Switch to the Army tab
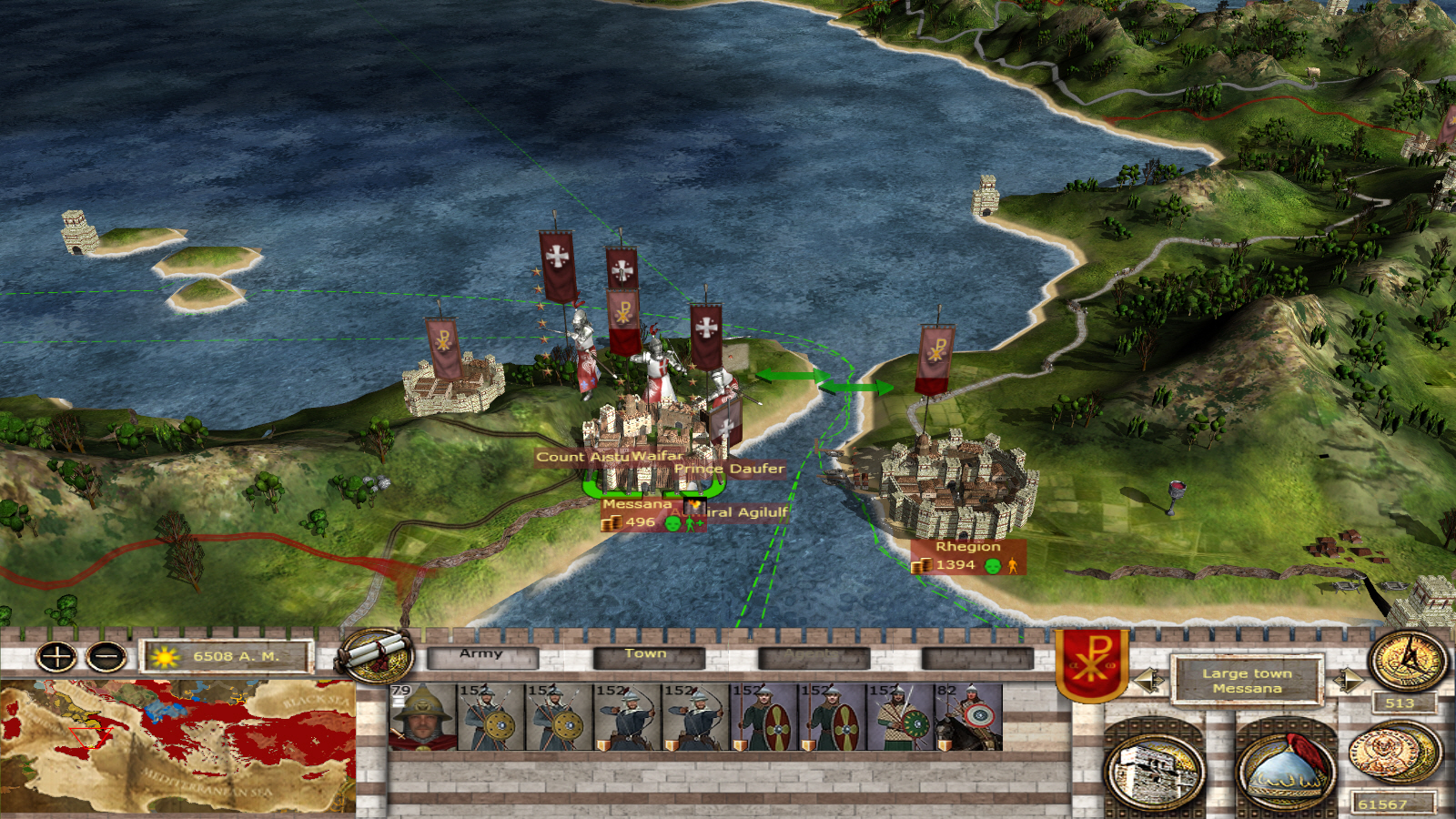The image size is (1456, 819). coord(482,655)
